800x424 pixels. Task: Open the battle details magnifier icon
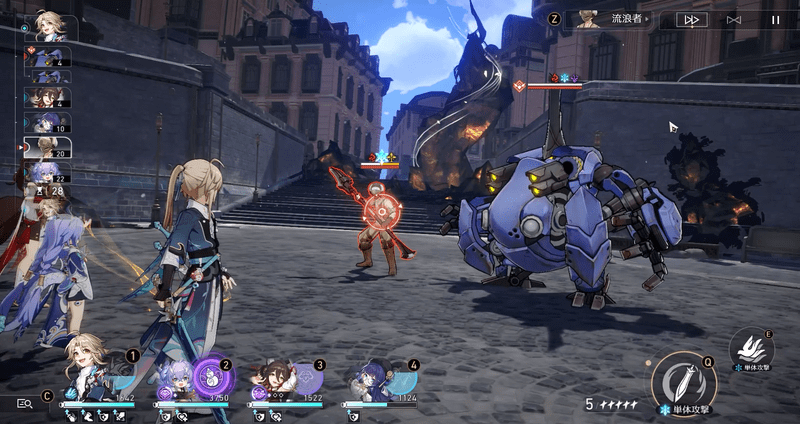click(x=24, y=403)
